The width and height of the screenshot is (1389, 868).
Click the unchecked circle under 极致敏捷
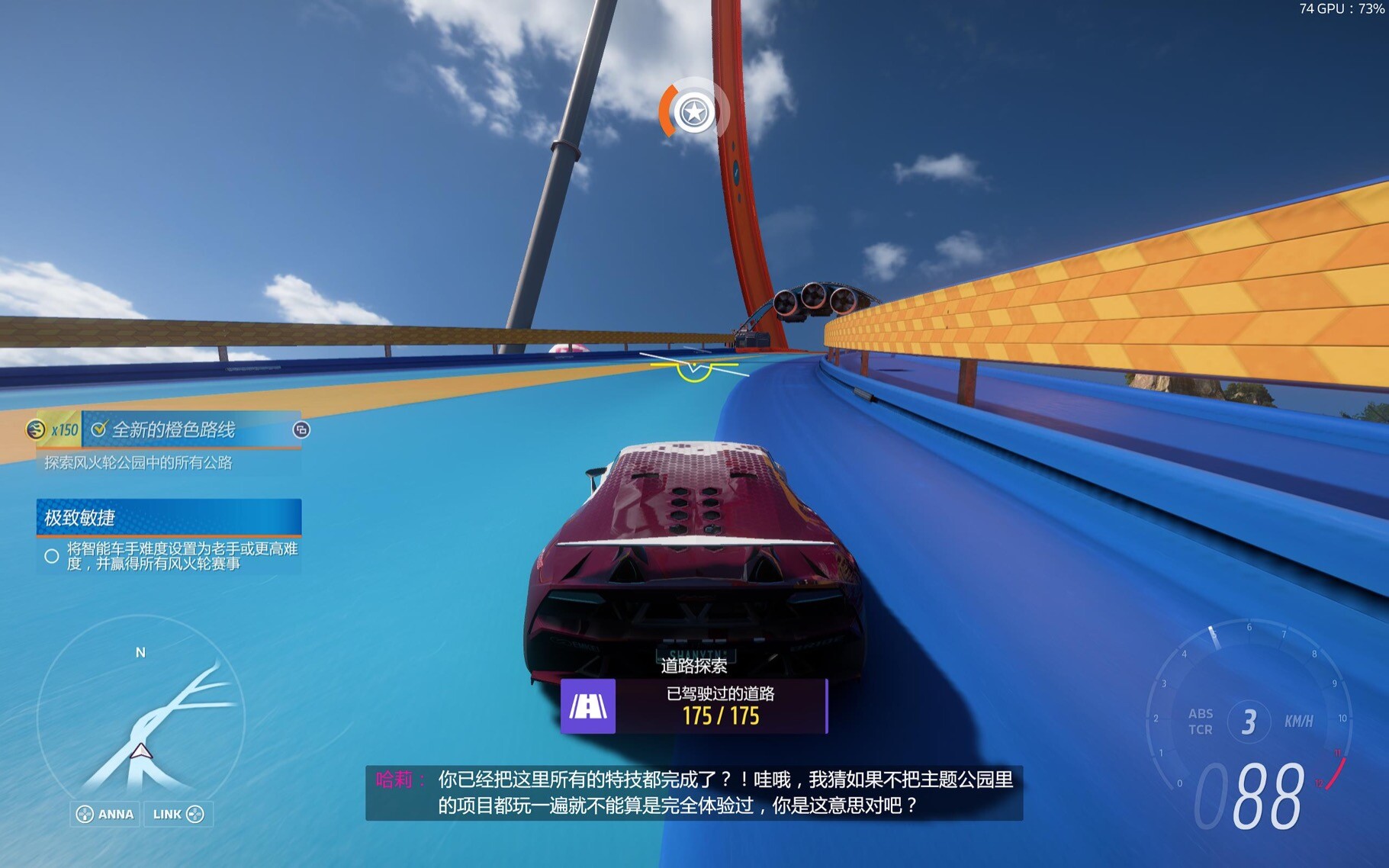pyautogui.click(x=52, y=556)
